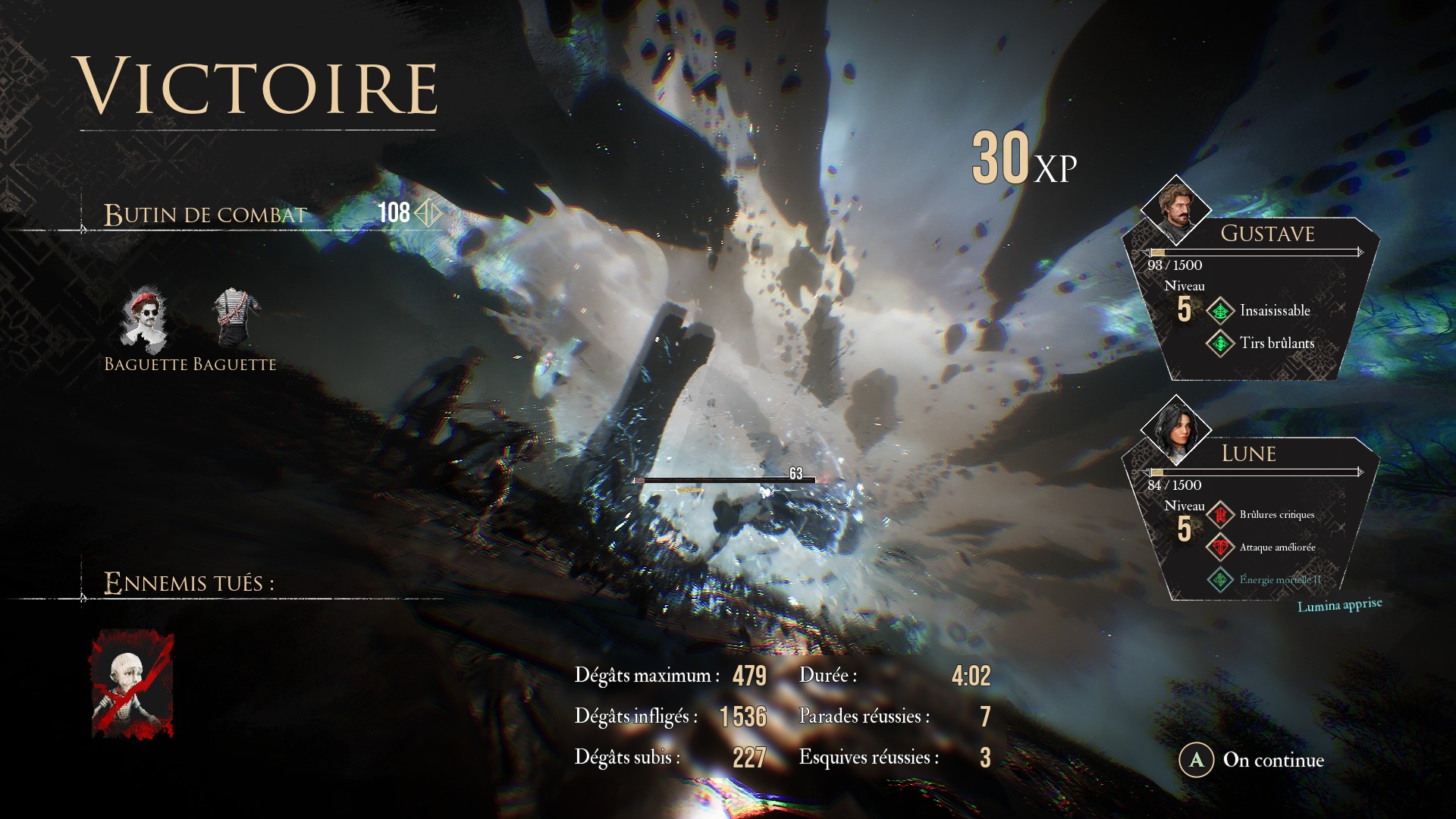Select the Baguette haircut loot icon
Screen dimensions: 1456x819
[x=144, y=319]
